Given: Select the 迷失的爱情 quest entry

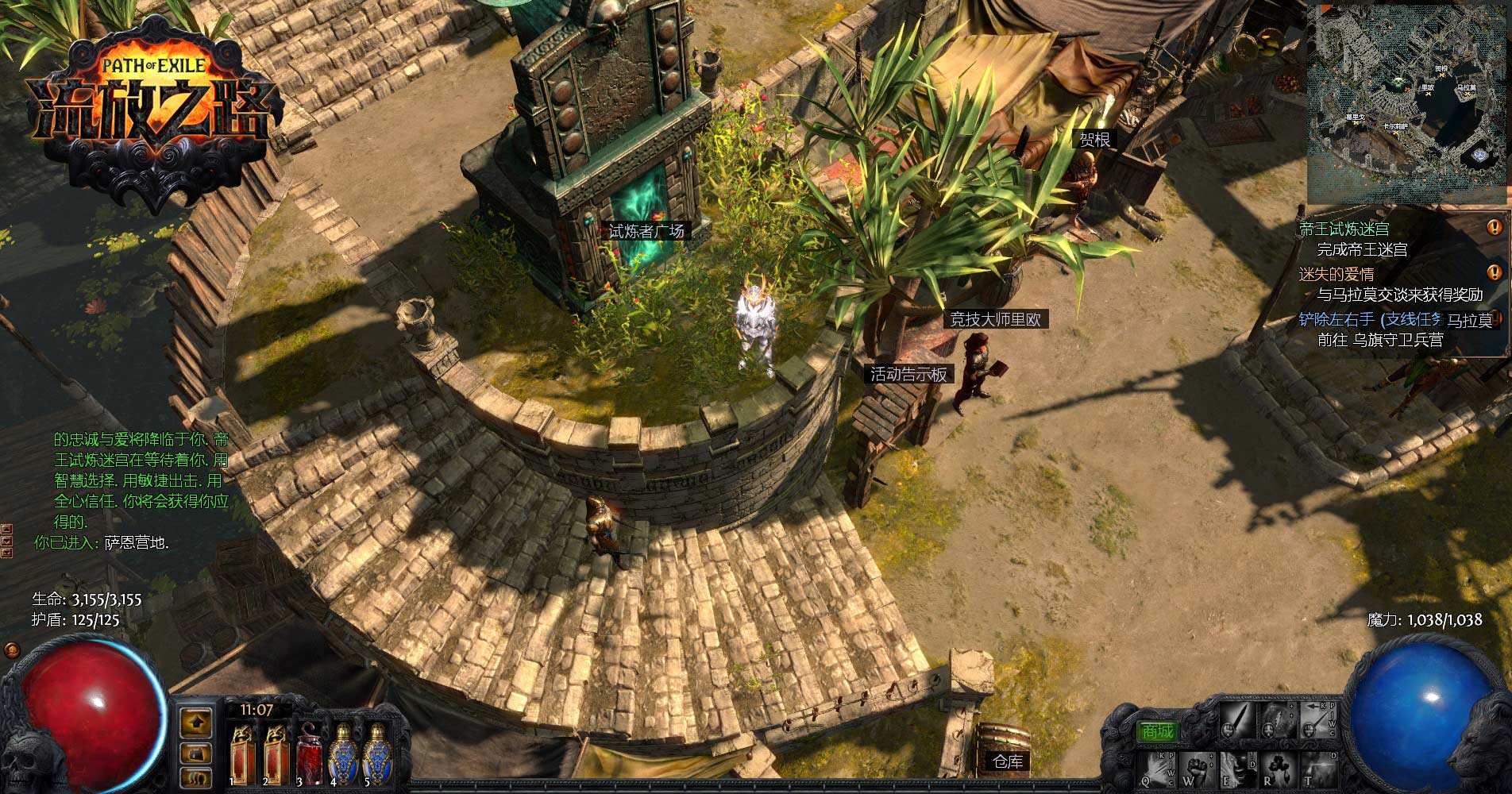Looking at the screenshot, I should (1336, 275).
